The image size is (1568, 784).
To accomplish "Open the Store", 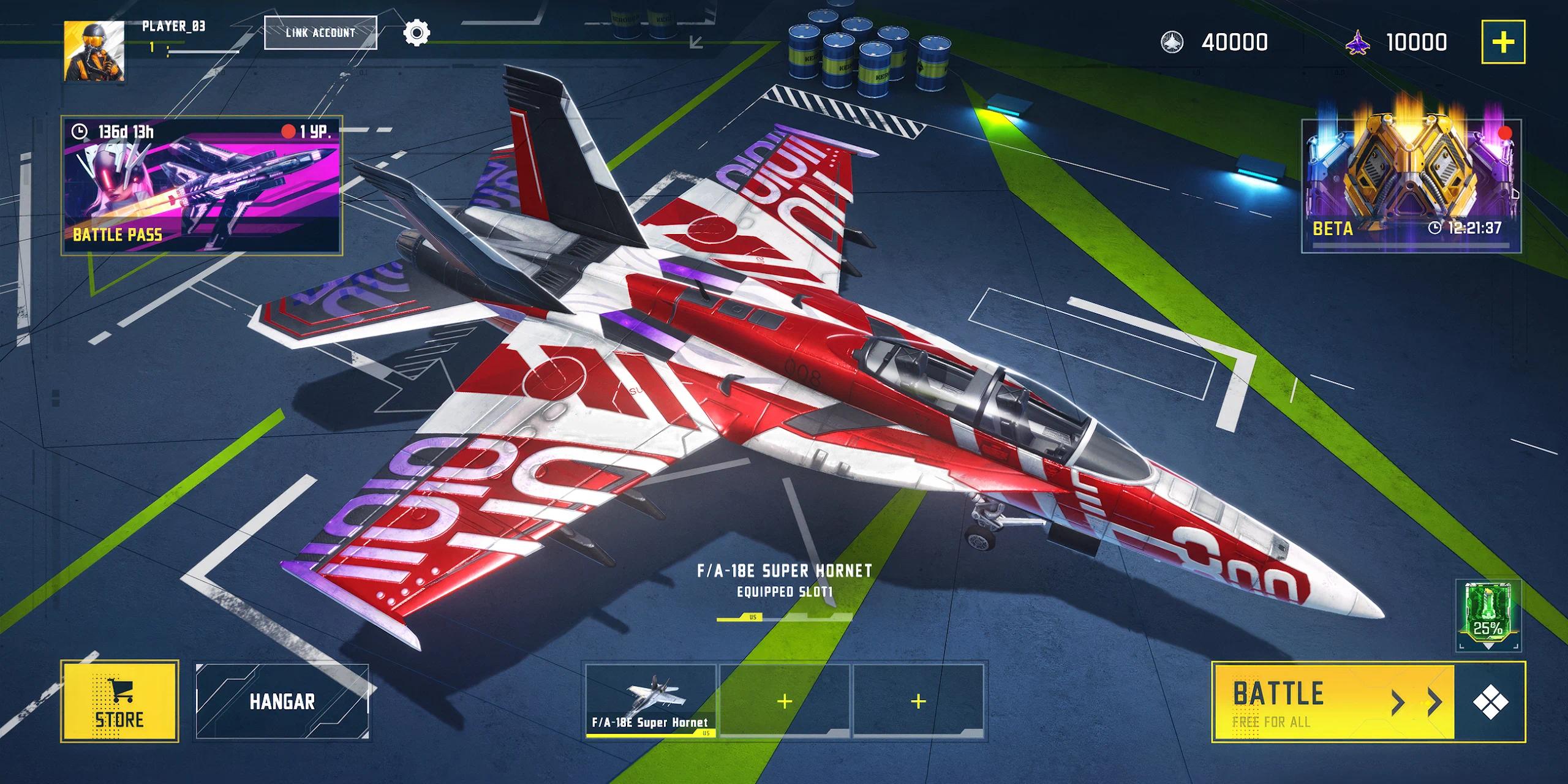I will [119, 702].
